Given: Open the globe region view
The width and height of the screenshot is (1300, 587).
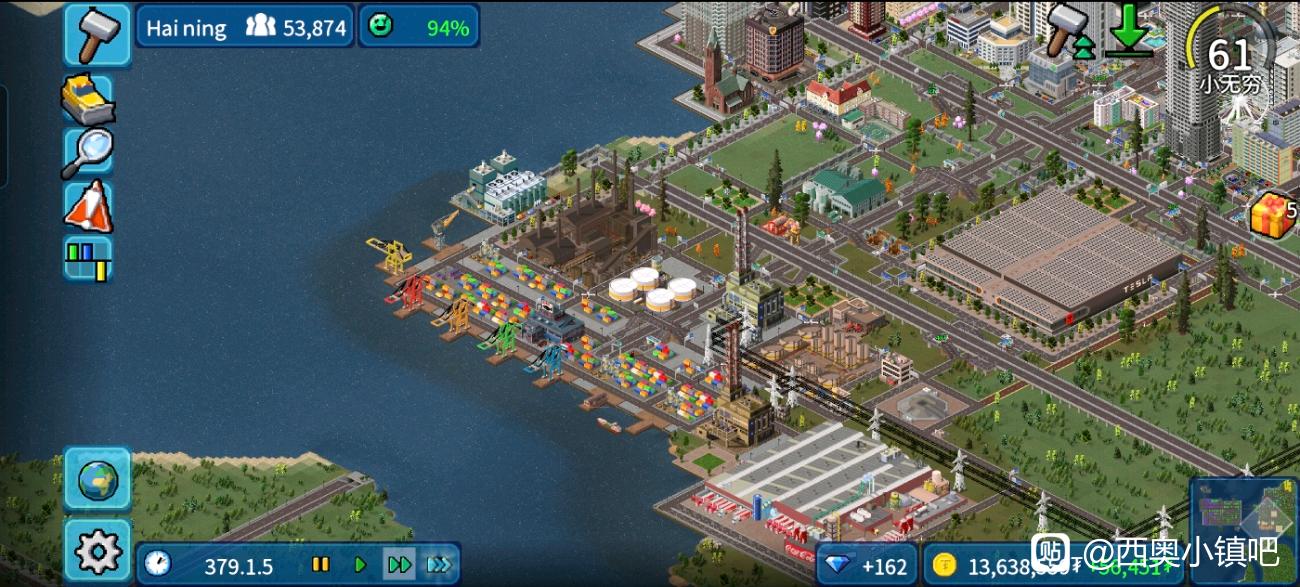Looking at the screenshot, I should [x=97, y=479].
